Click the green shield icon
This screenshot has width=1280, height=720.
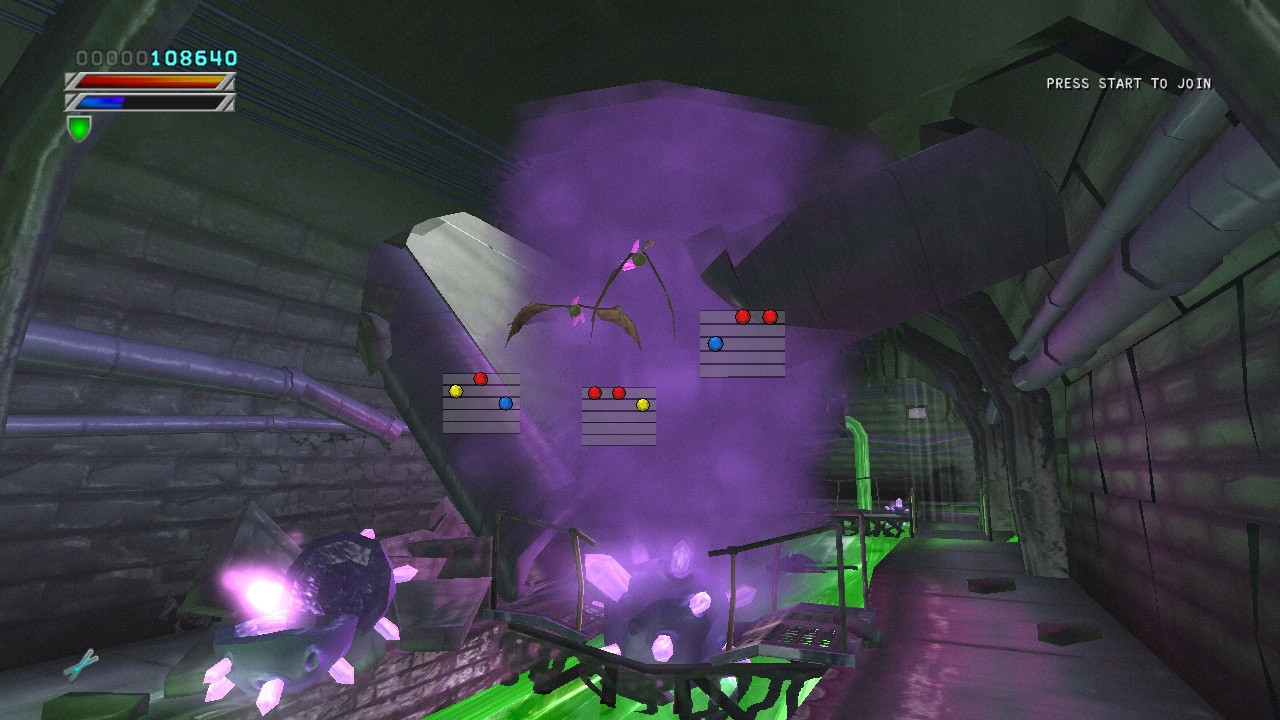pos(78,126)
